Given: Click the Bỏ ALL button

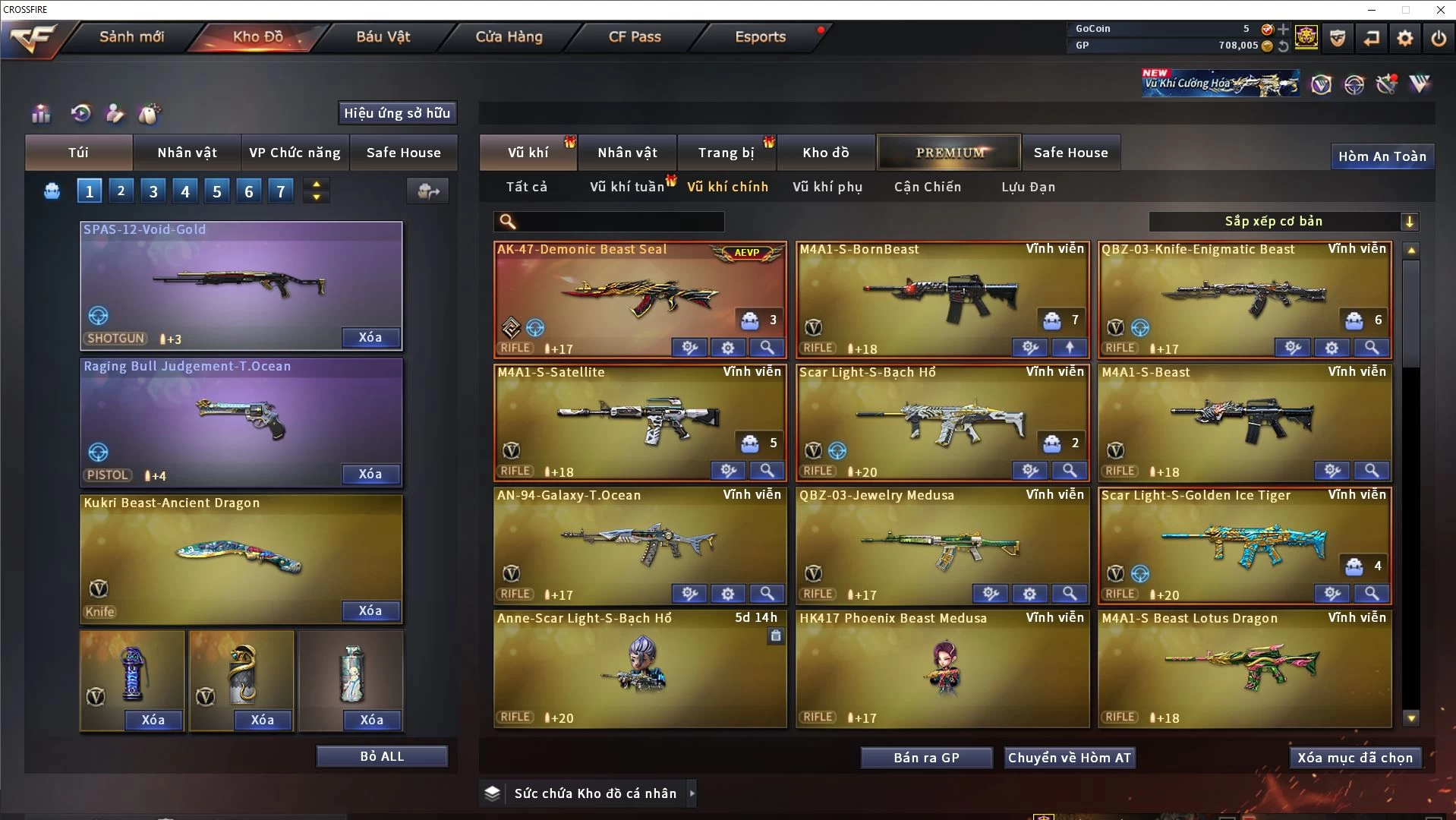Looking at the screenshot, I should click(x=382, y=756).
